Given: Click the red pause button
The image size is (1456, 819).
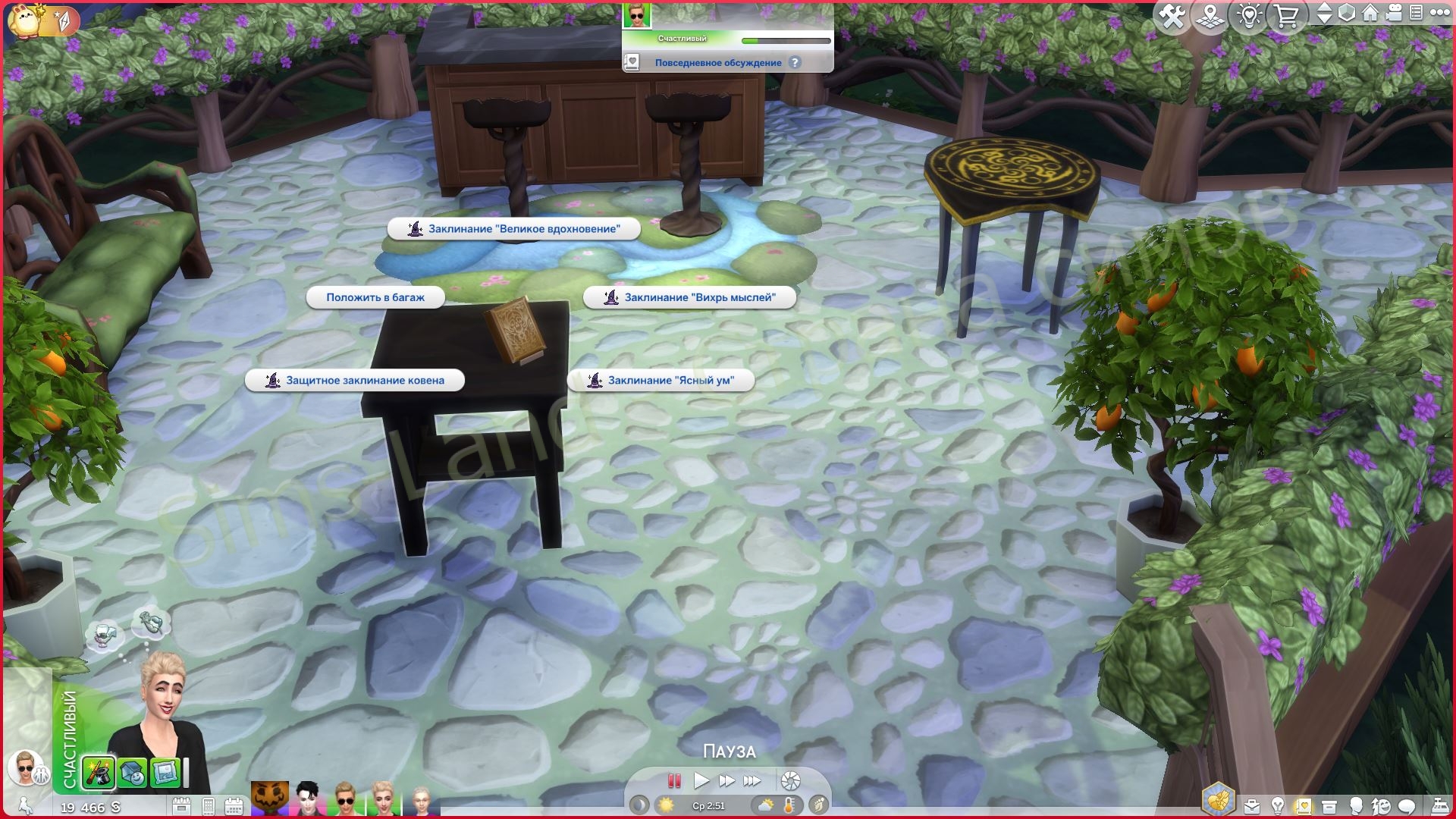Looking at the screenshot, I should (x=673, y=780).
